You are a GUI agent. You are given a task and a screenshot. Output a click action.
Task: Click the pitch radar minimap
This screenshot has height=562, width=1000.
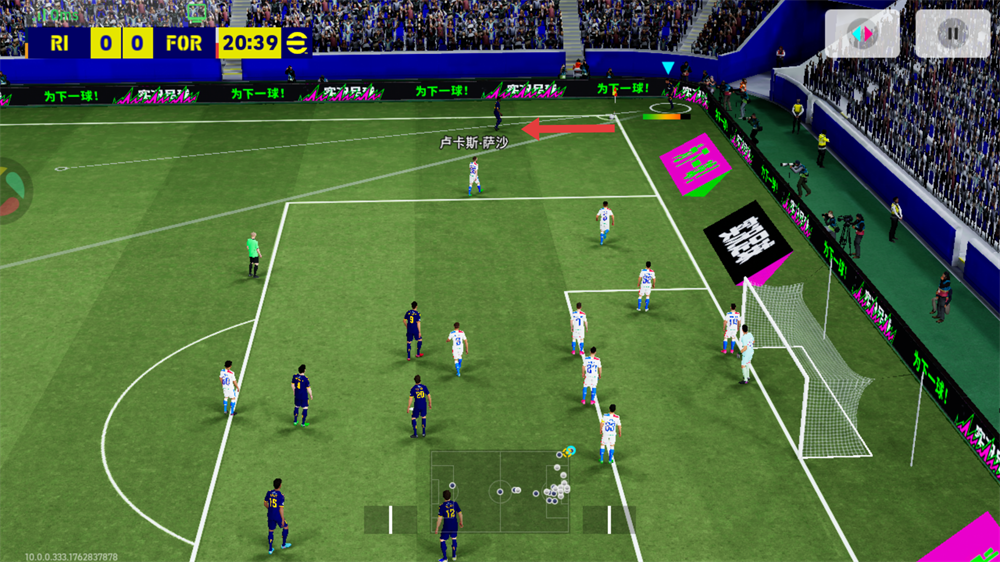[500, 490]
